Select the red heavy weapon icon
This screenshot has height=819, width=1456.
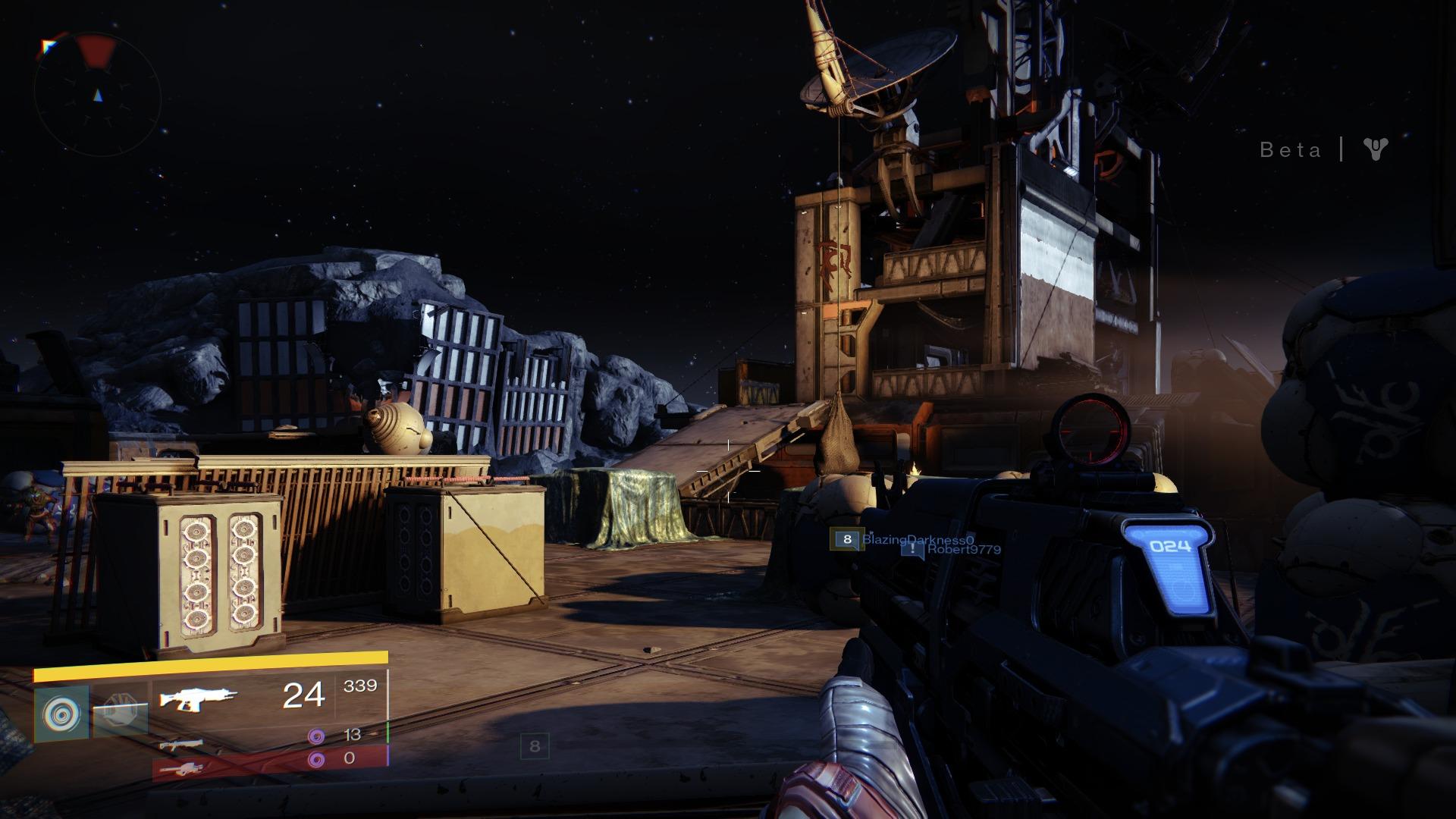(x=180, y=770)
